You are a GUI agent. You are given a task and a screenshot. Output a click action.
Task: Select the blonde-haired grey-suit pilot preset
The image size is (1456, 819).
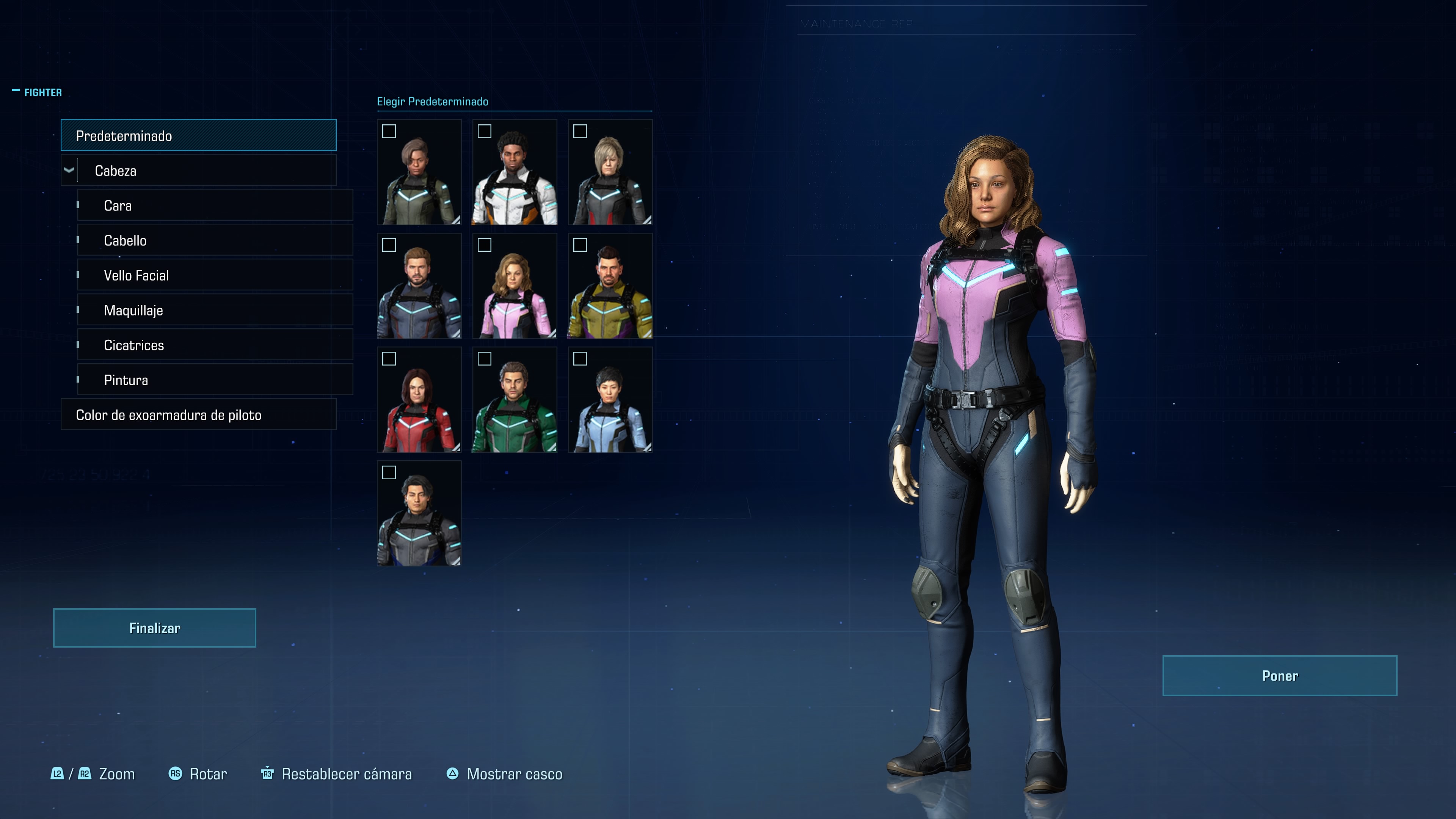[610, 173]
